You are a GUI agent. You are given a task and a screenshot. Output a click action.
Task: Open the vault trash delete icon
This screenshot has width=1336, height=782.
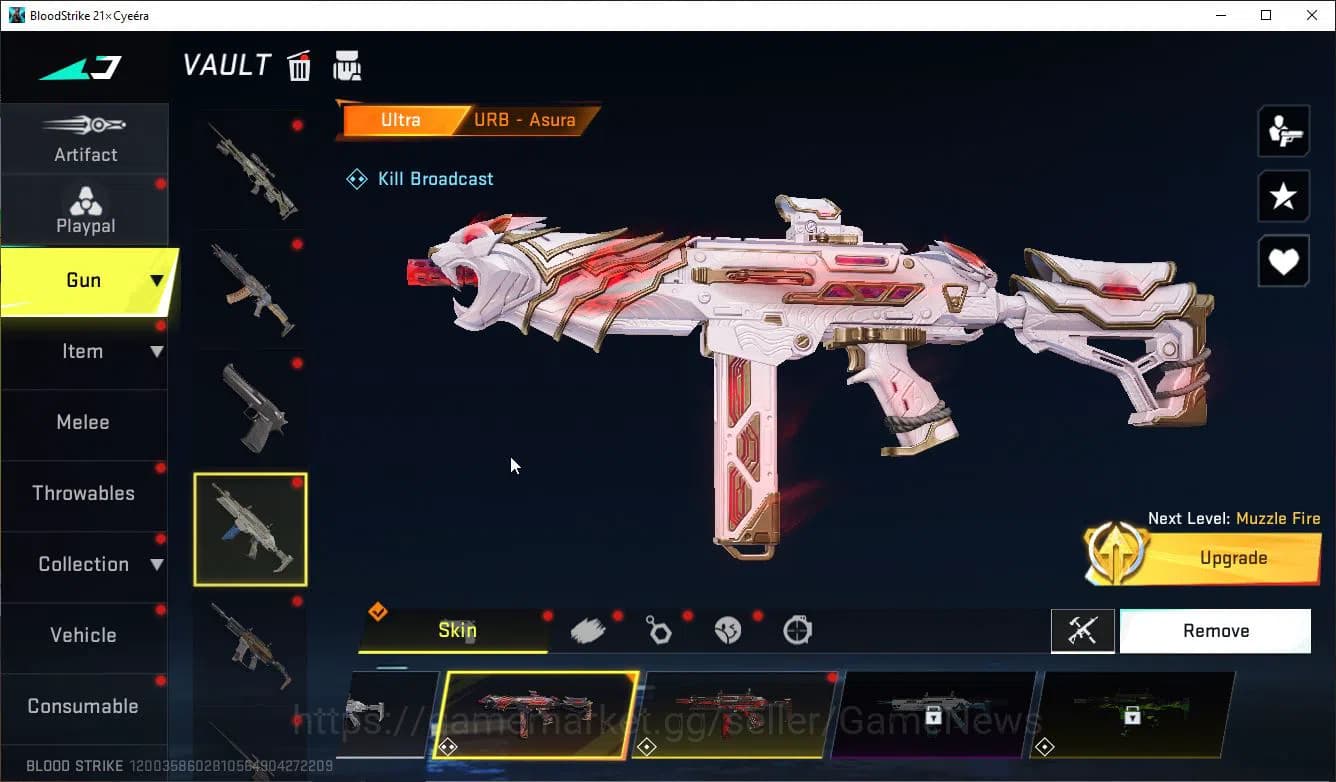pos(299,65)
